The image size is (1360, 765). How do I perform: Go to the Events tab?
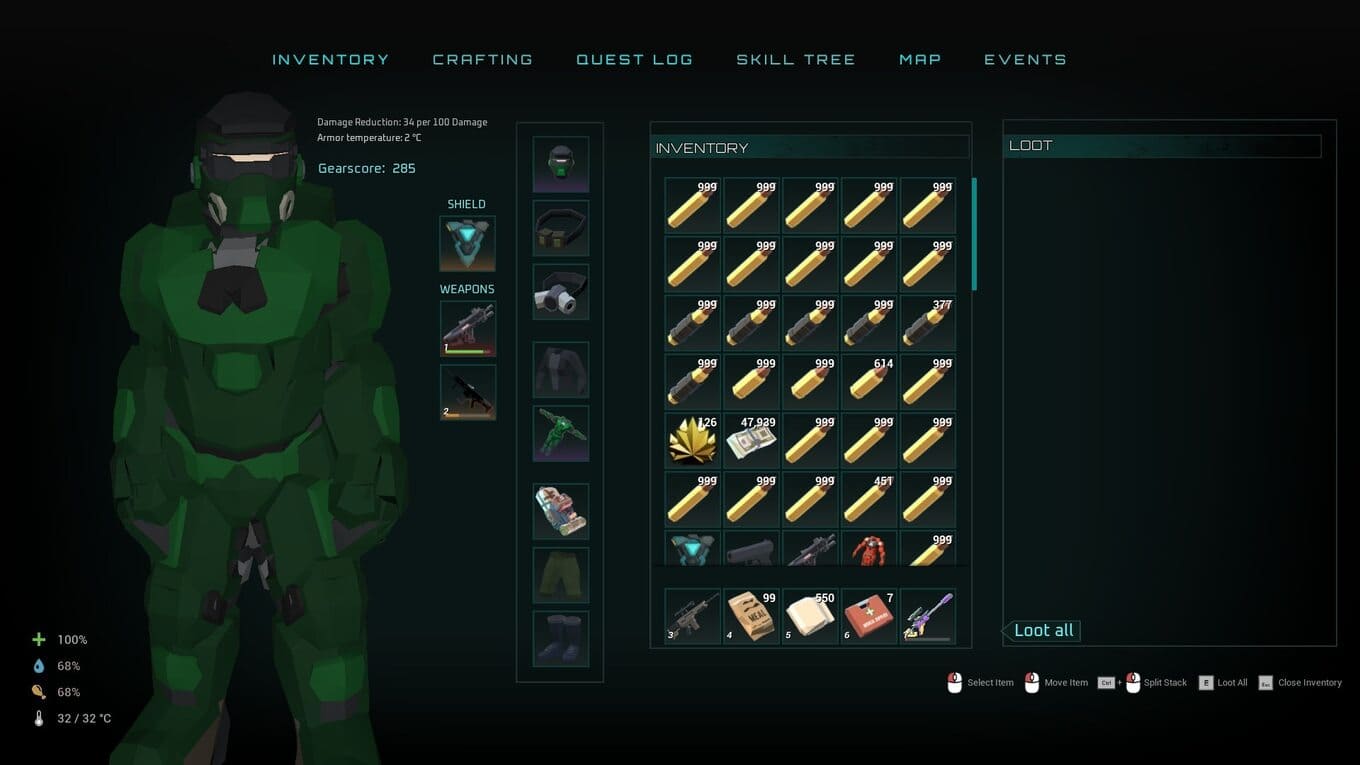[x=1025, y=60]
